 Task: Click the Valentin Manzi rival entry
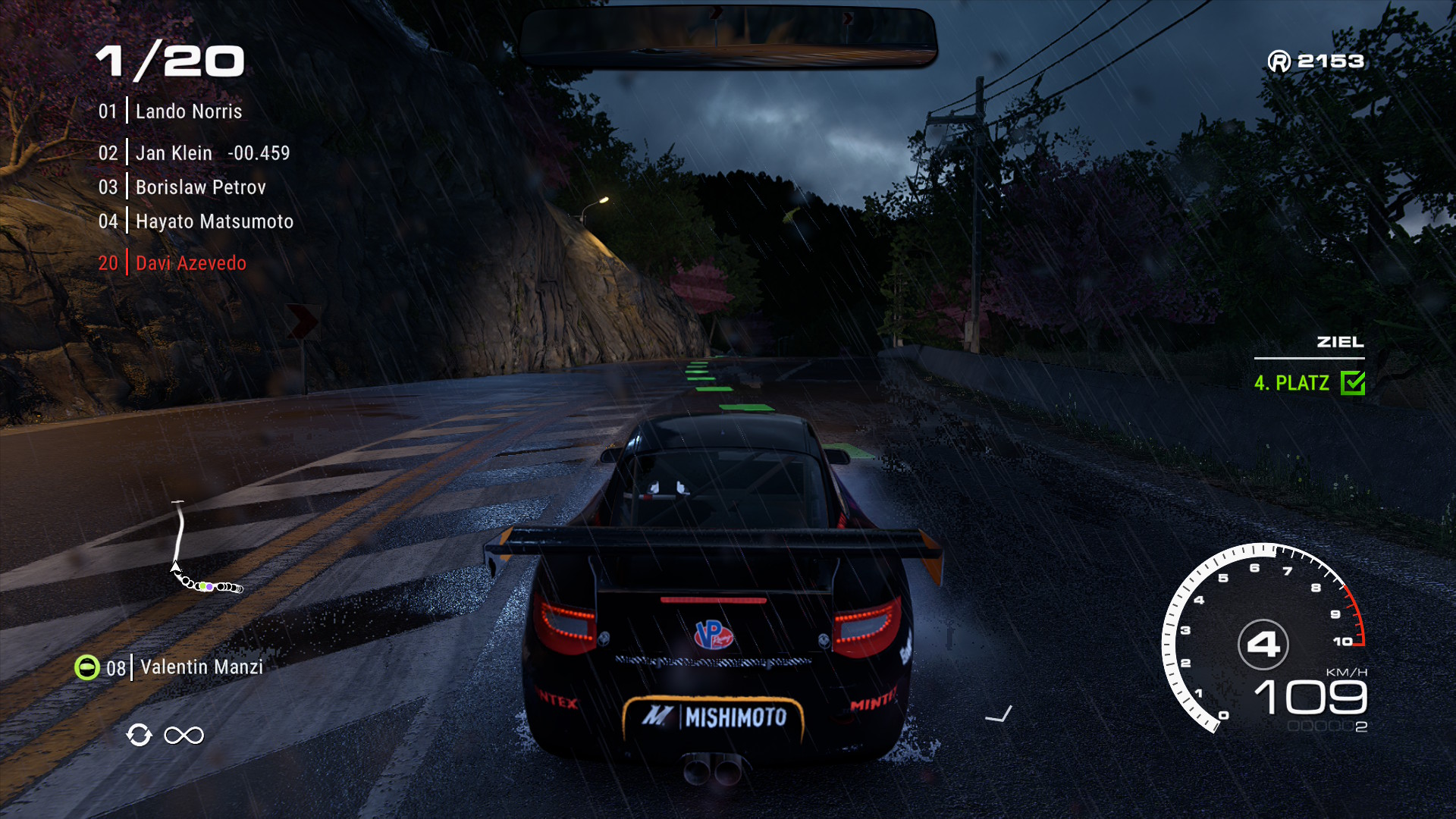coord(201,667)
